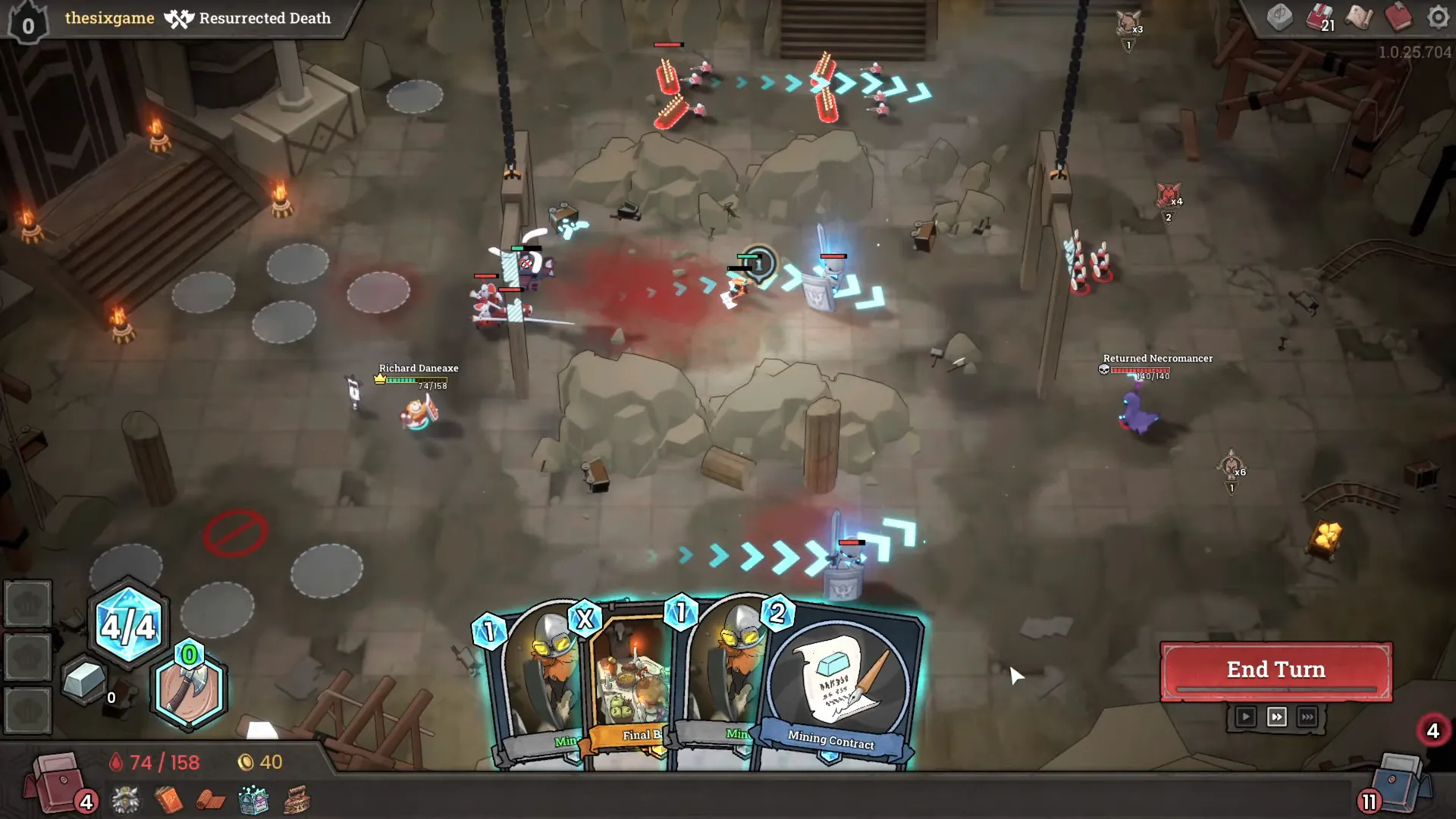Viewport: 1456px width, 819px height.
Task: Open the red bookmarked journal book
Action: click(1398, 17)
